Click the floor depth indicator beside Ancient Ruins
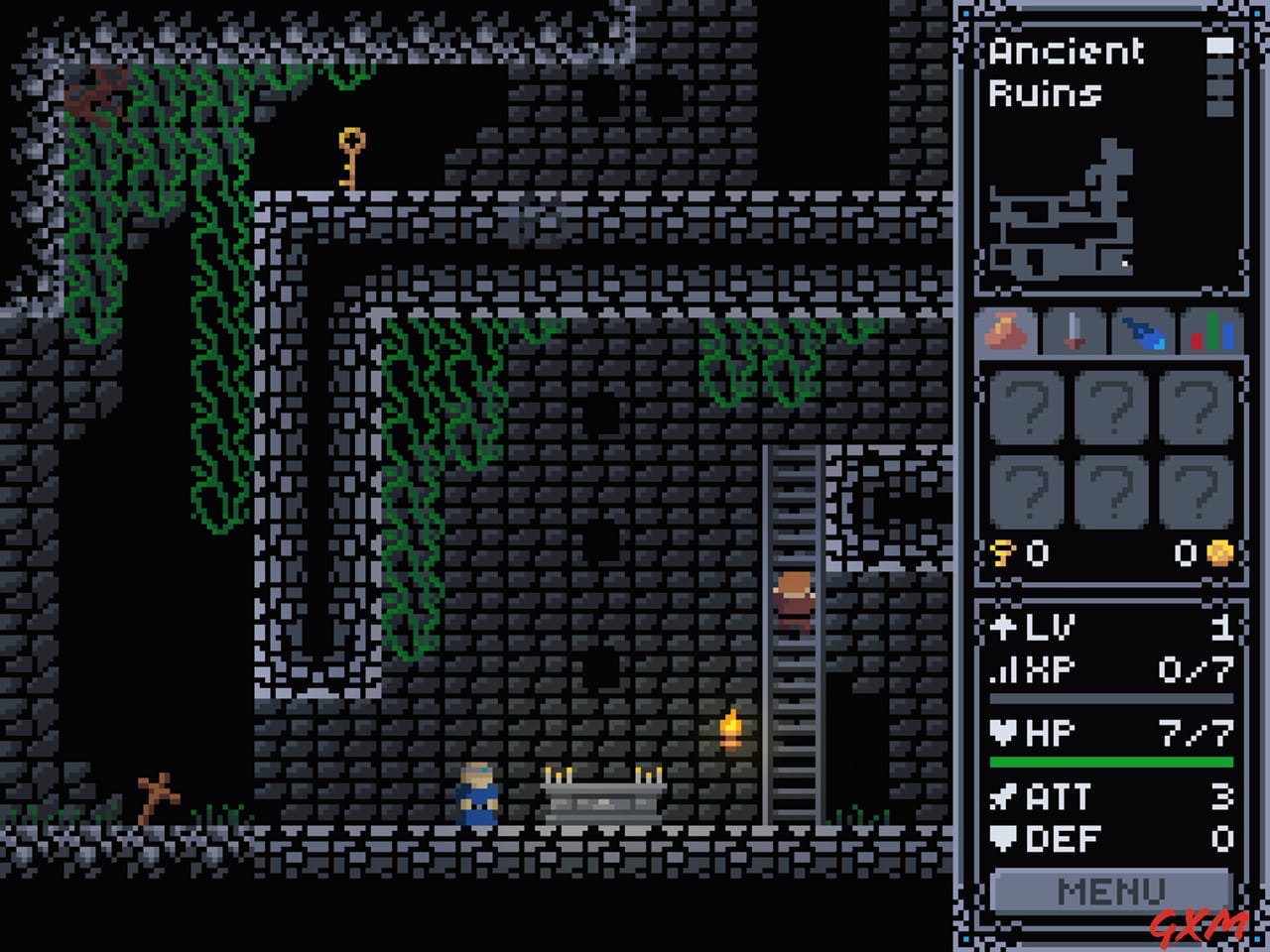The width and height of the screenshot is (1270, 952). tap(1217, 74)
